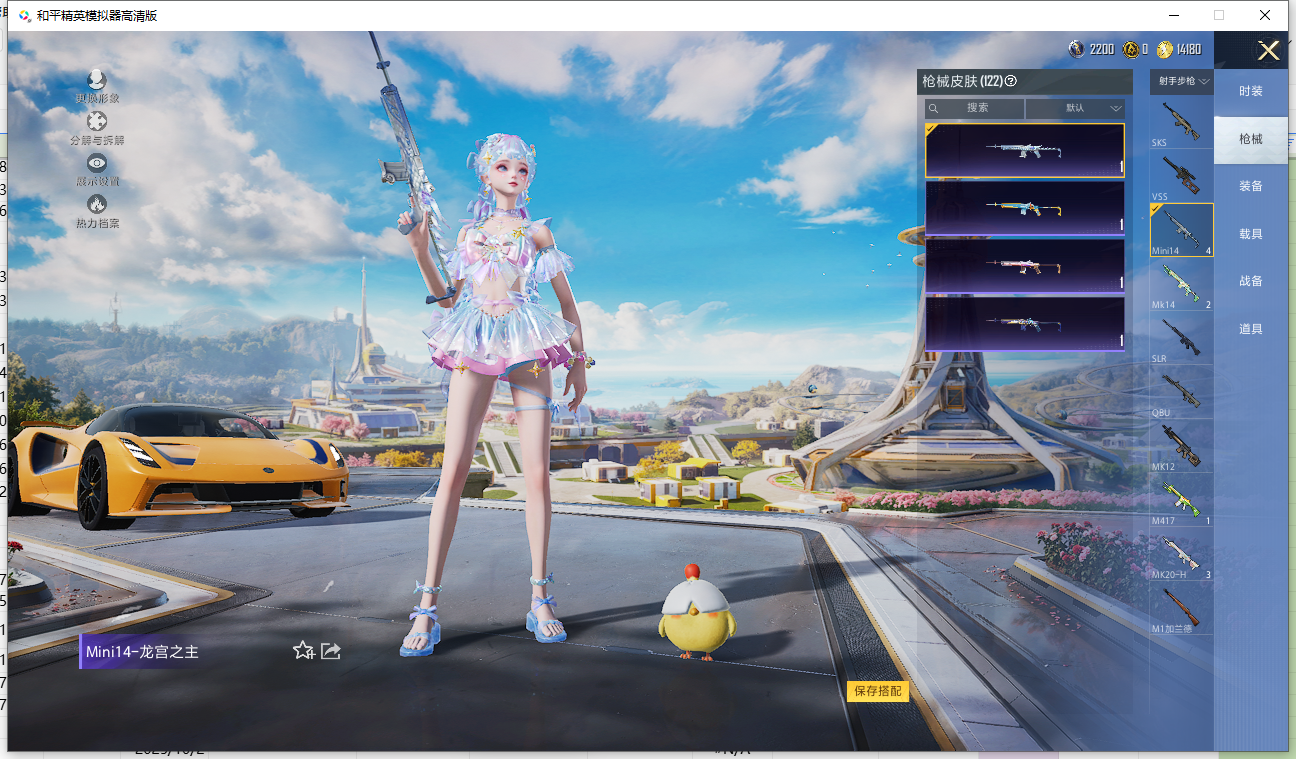Select the 道具 items tab
The width and height of the screenshot is (1296, 759).
[1250, 329]
